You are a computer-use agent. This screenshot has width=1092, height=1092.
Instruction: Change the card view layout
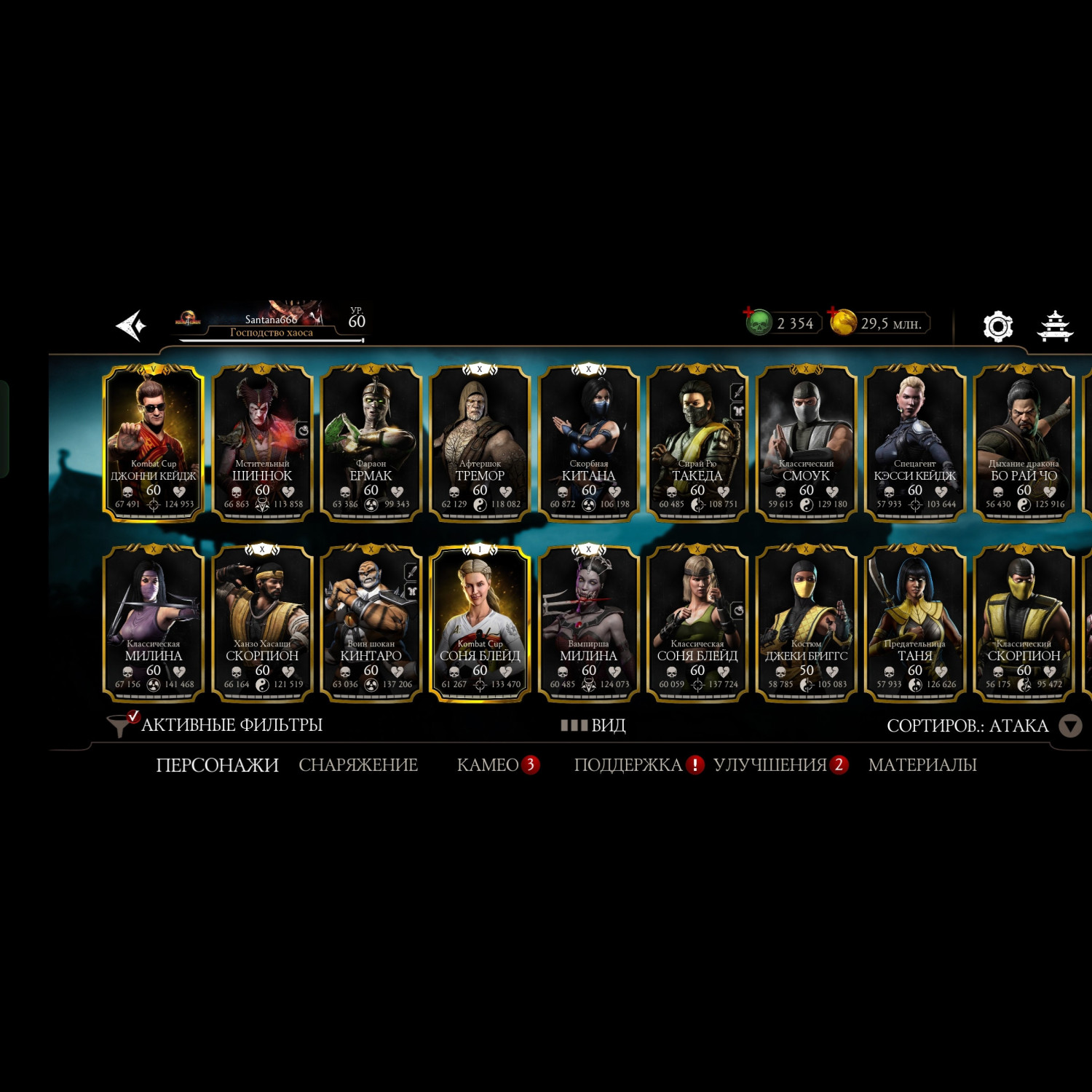click(593, 725)
